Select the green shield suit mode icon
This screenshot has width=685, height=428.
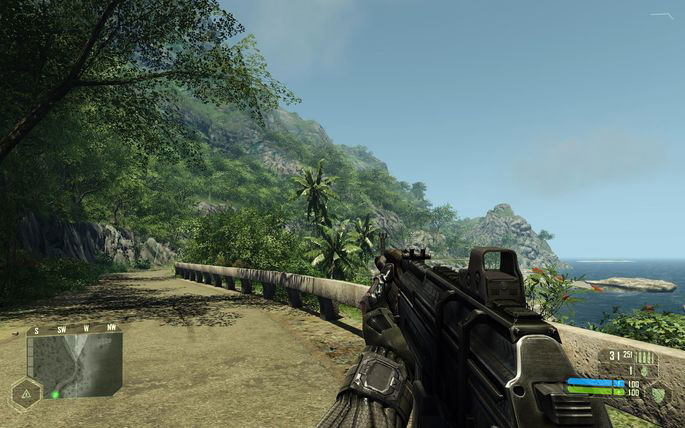657,393
